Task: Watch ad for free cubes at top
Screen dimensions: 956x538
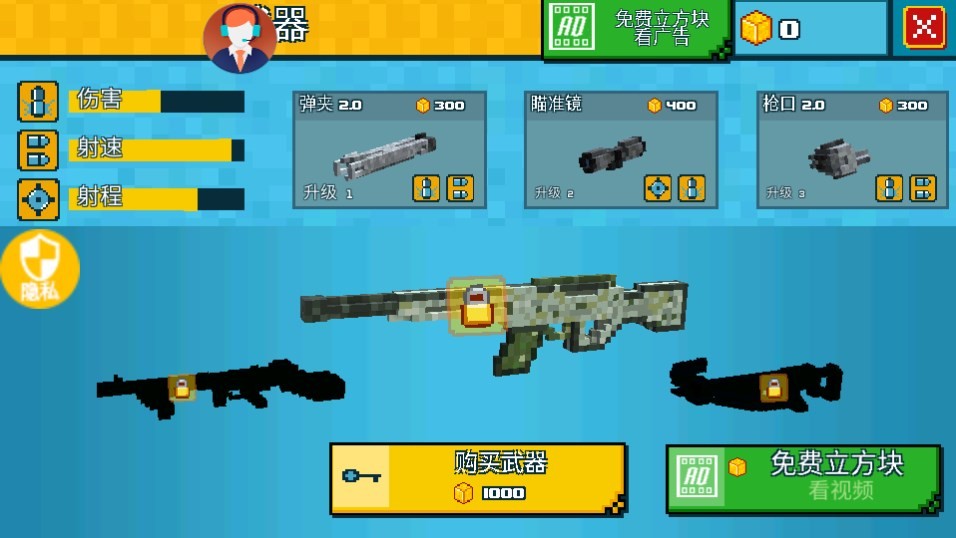Action: point(637,28)
